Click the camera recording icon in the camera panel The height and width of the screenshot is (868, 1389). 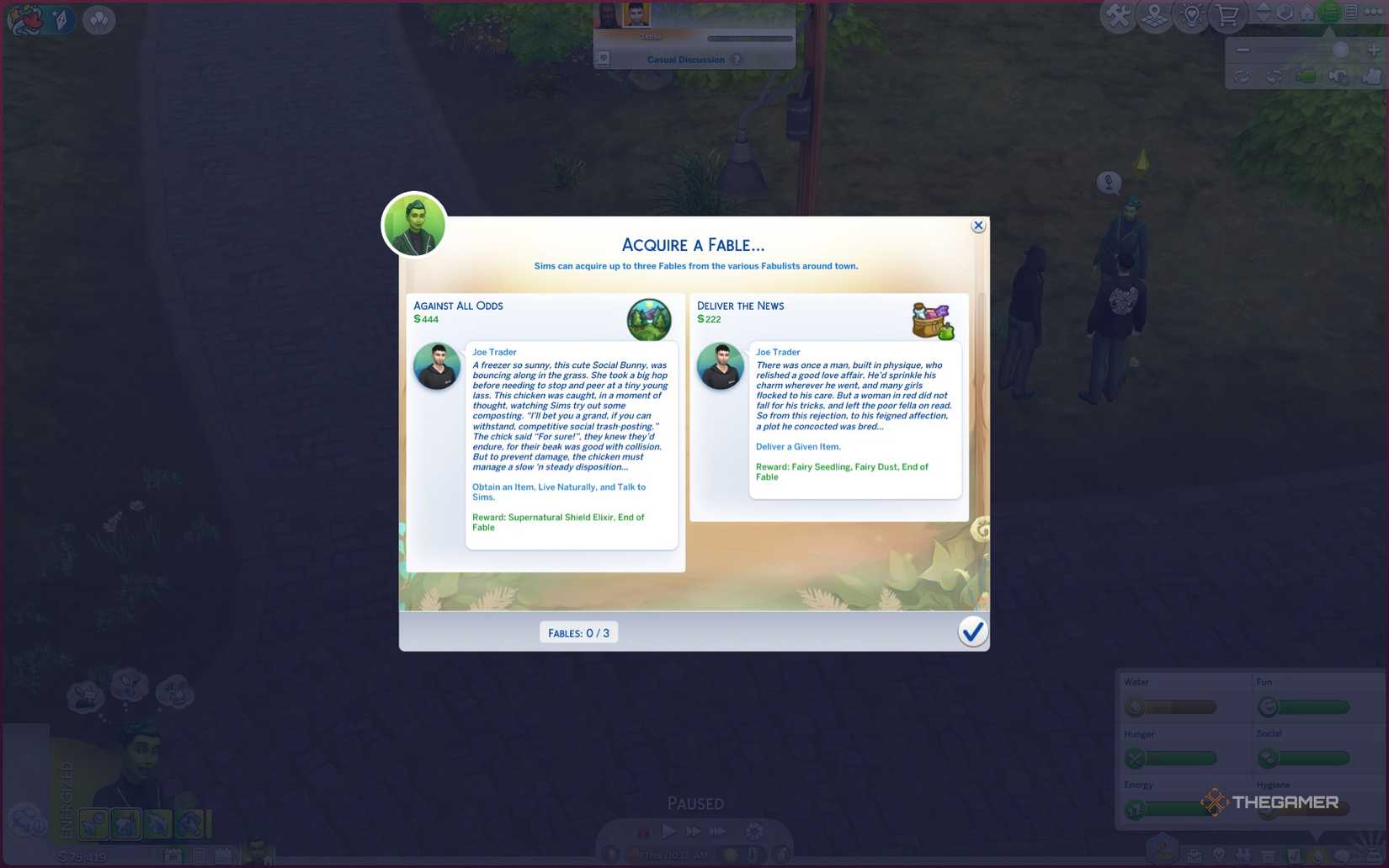[1307, 77]
